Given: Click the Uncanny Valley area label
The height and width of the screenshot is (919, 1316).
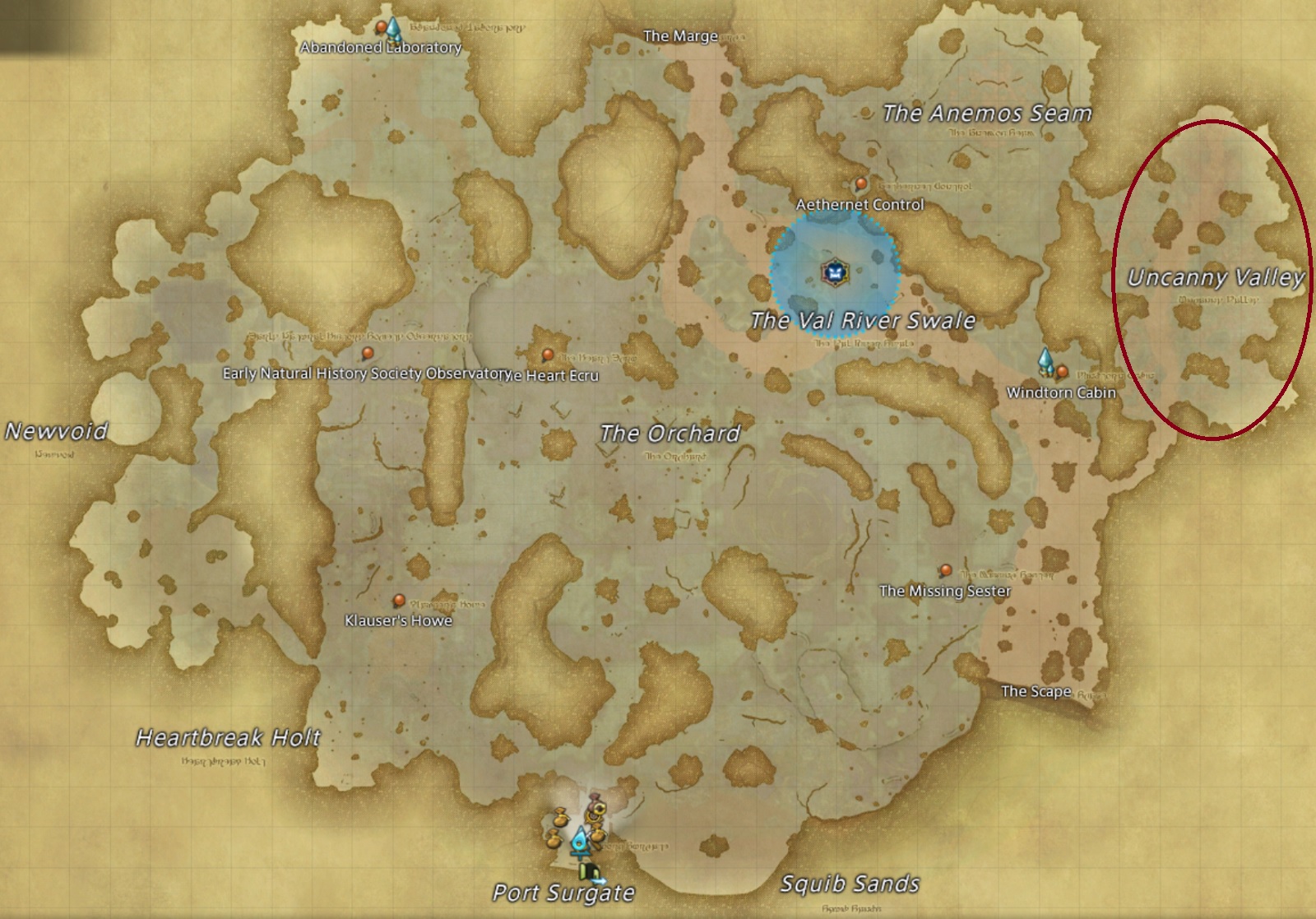Looking at the screenshot, I should [1216, 277].
